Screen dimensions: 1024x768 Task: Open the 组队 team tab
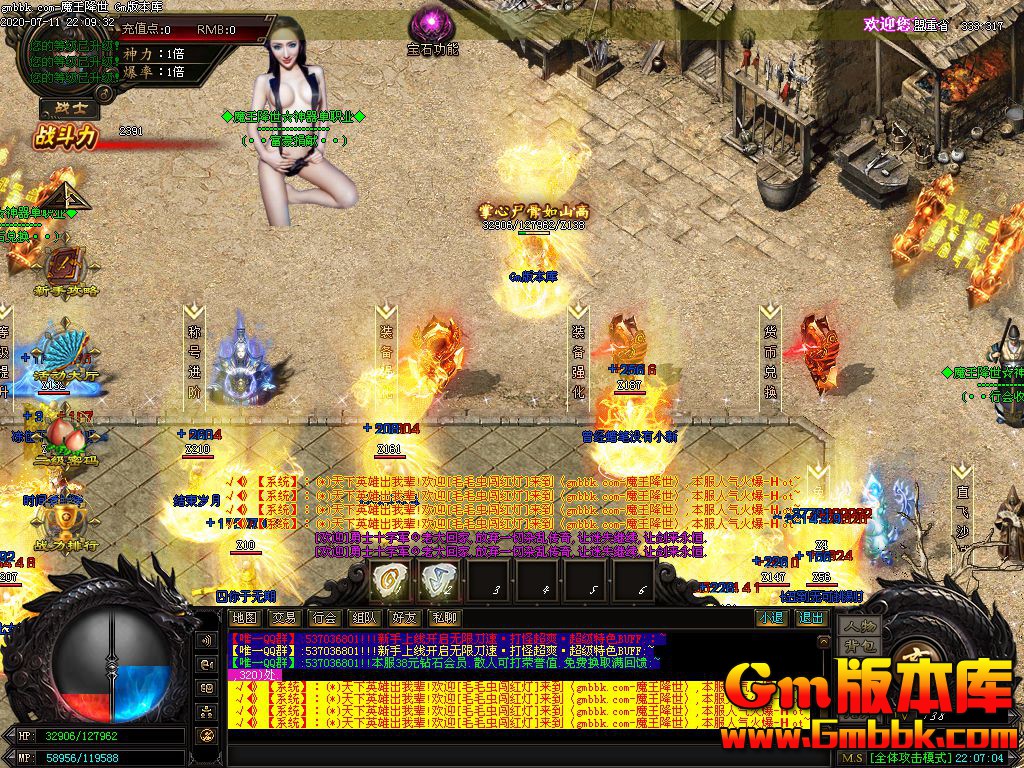pos(364,618)
